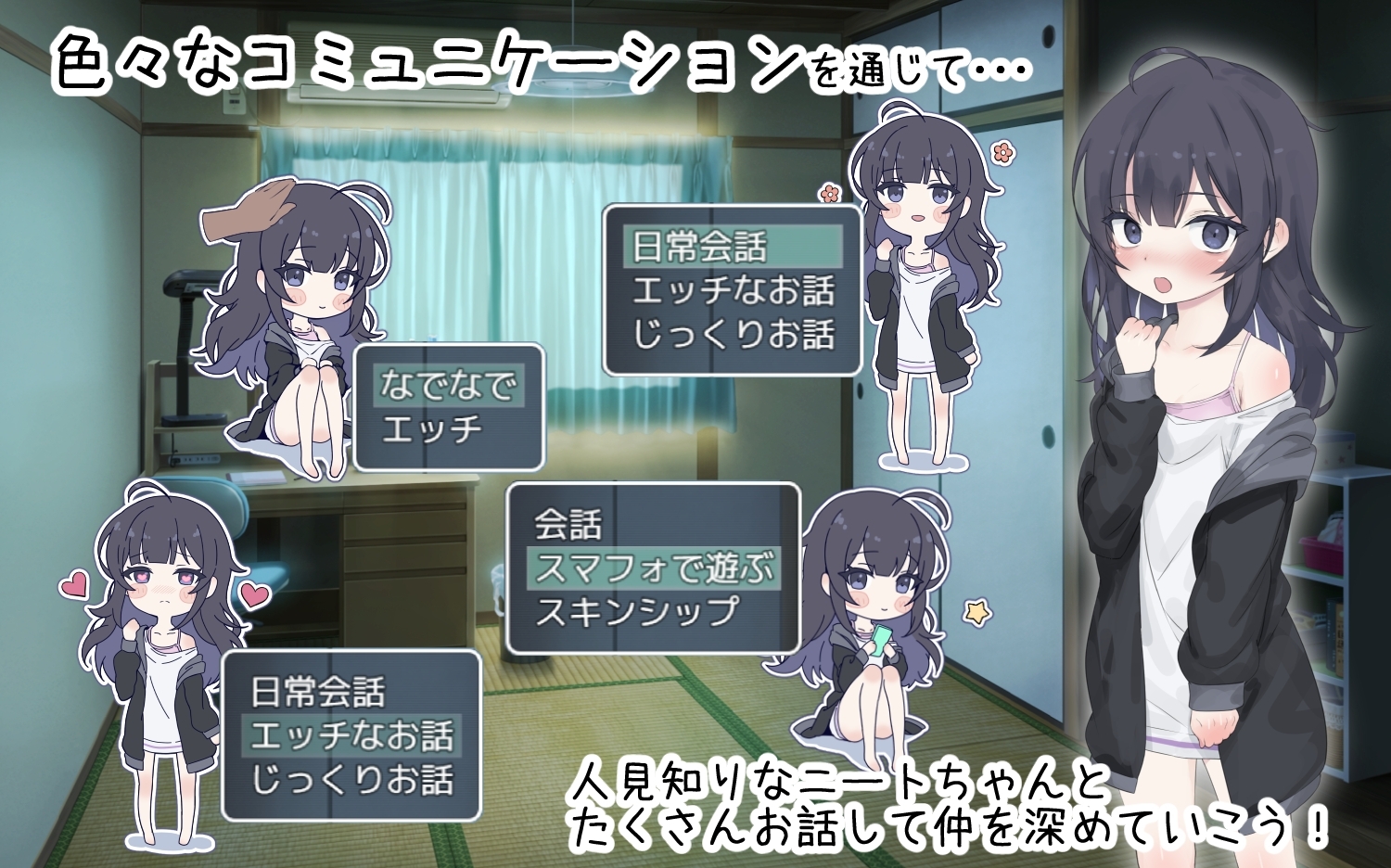Select エッチなお話 from the top-right menu

tap(733, 289)
